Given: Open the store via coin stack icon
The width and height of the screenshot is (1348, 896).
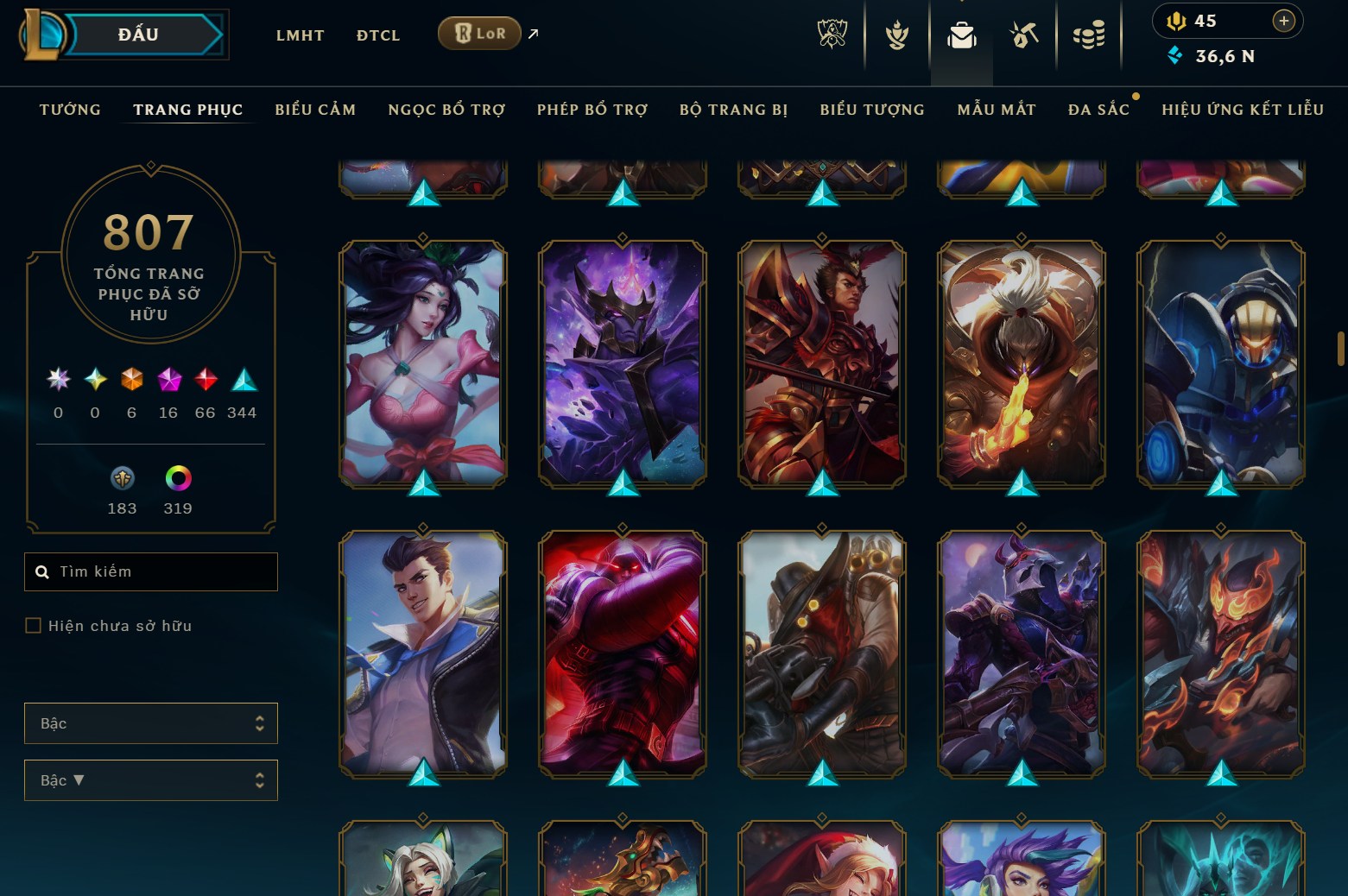Looking at the screenshot, I should [x=1090, y=35].
